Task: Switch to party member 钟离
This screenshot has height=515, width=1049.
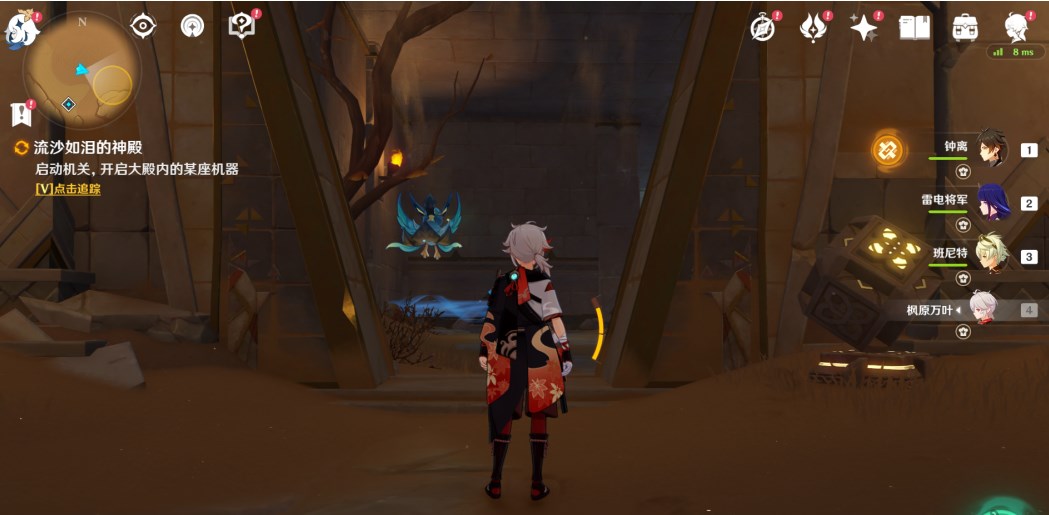Action: click(x=990, y=149)
